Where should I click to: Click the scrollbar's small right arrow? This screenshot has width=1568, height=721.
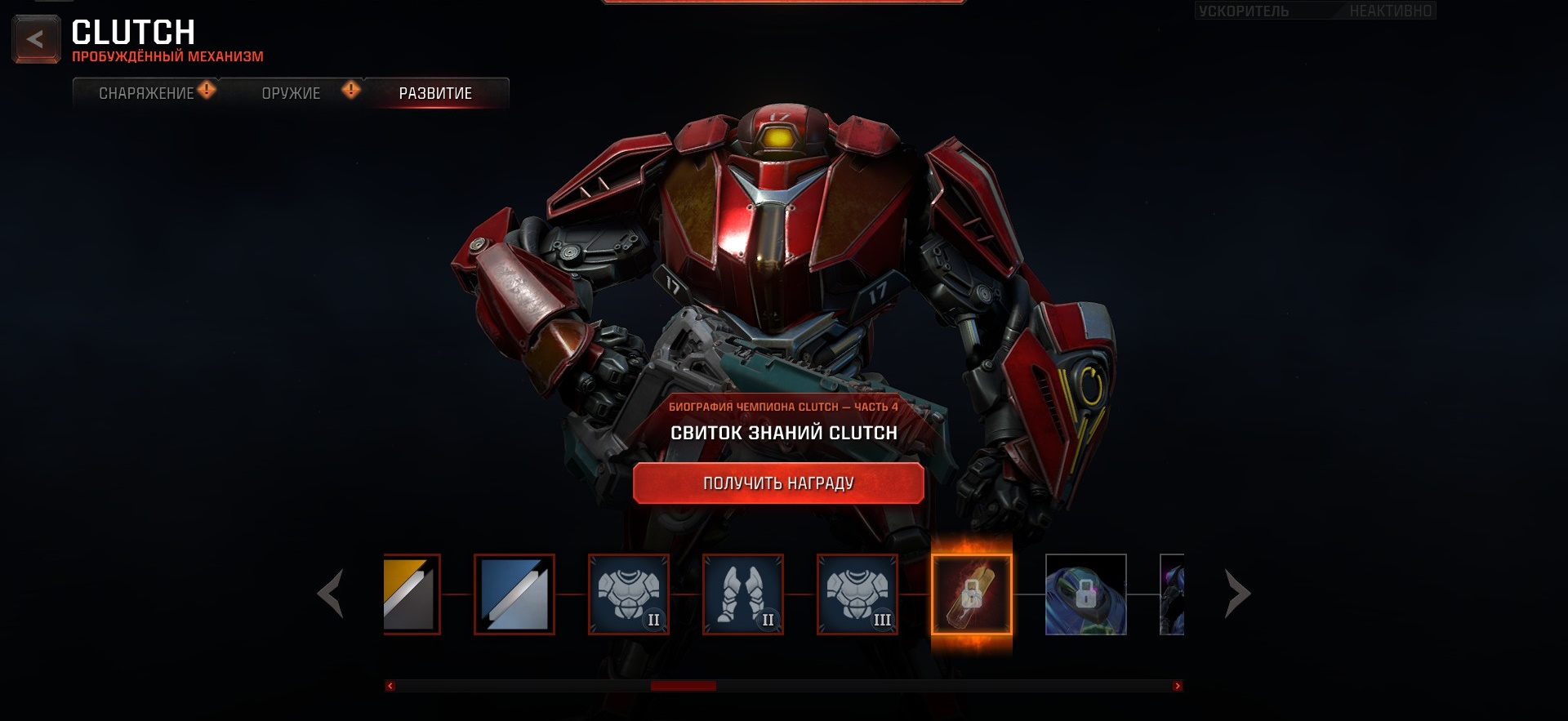coord(1177,686)
